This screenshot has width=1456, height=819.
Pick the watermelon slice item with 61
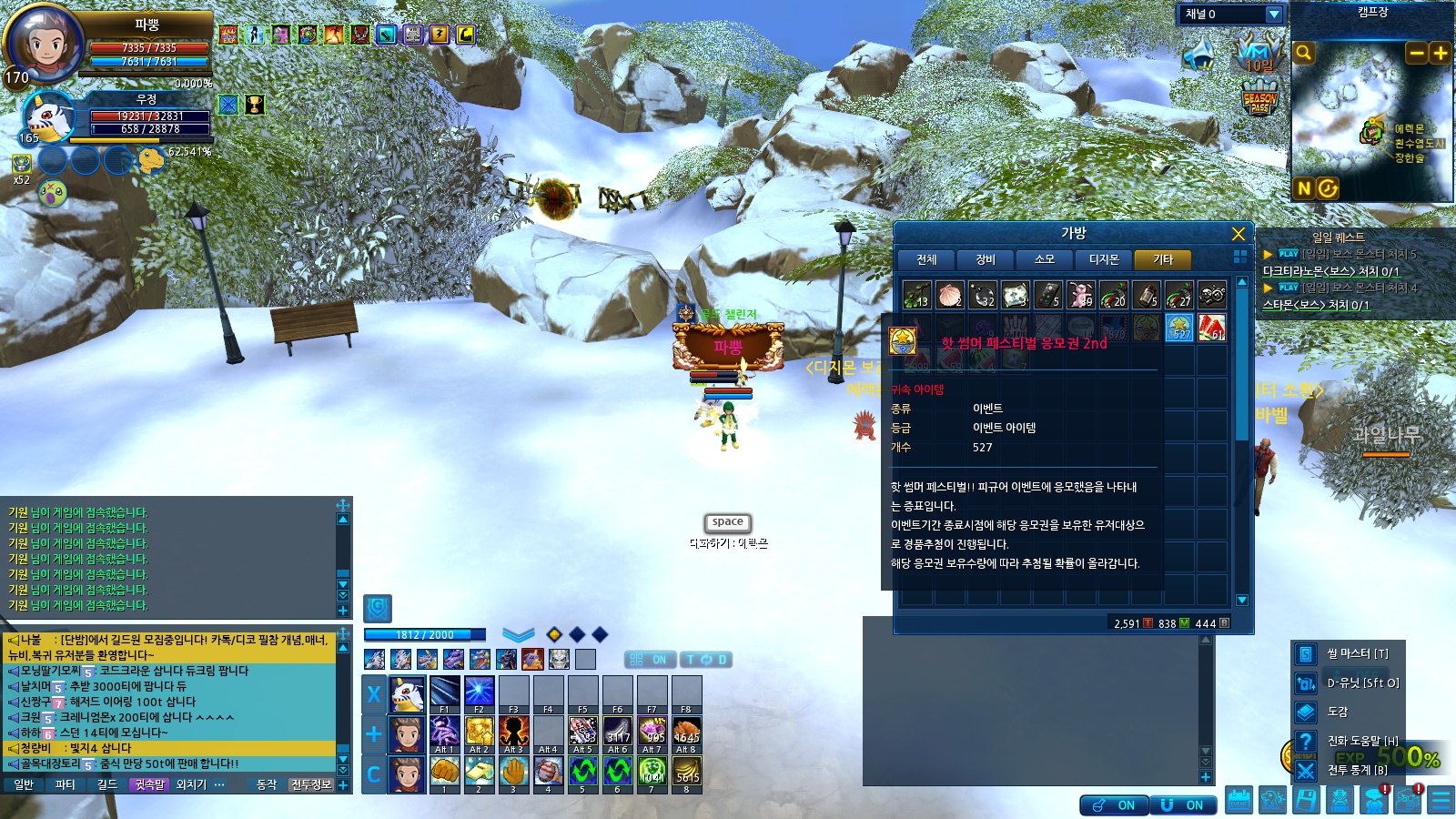click(x=1211, y=328)
